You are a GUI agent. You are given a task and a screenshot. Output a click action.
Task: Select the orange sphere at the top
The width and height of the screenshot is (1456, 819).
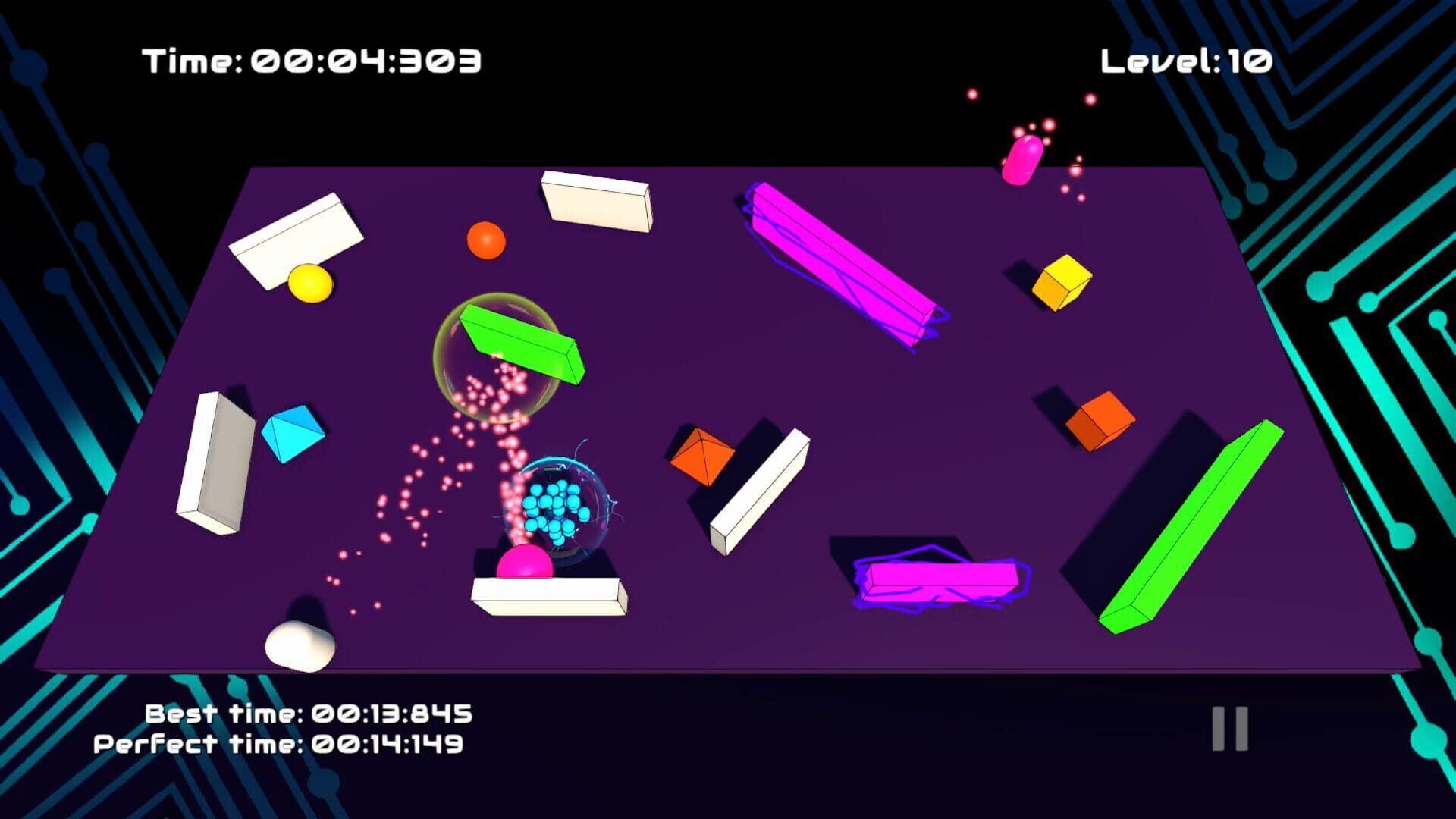click(485, 241)
